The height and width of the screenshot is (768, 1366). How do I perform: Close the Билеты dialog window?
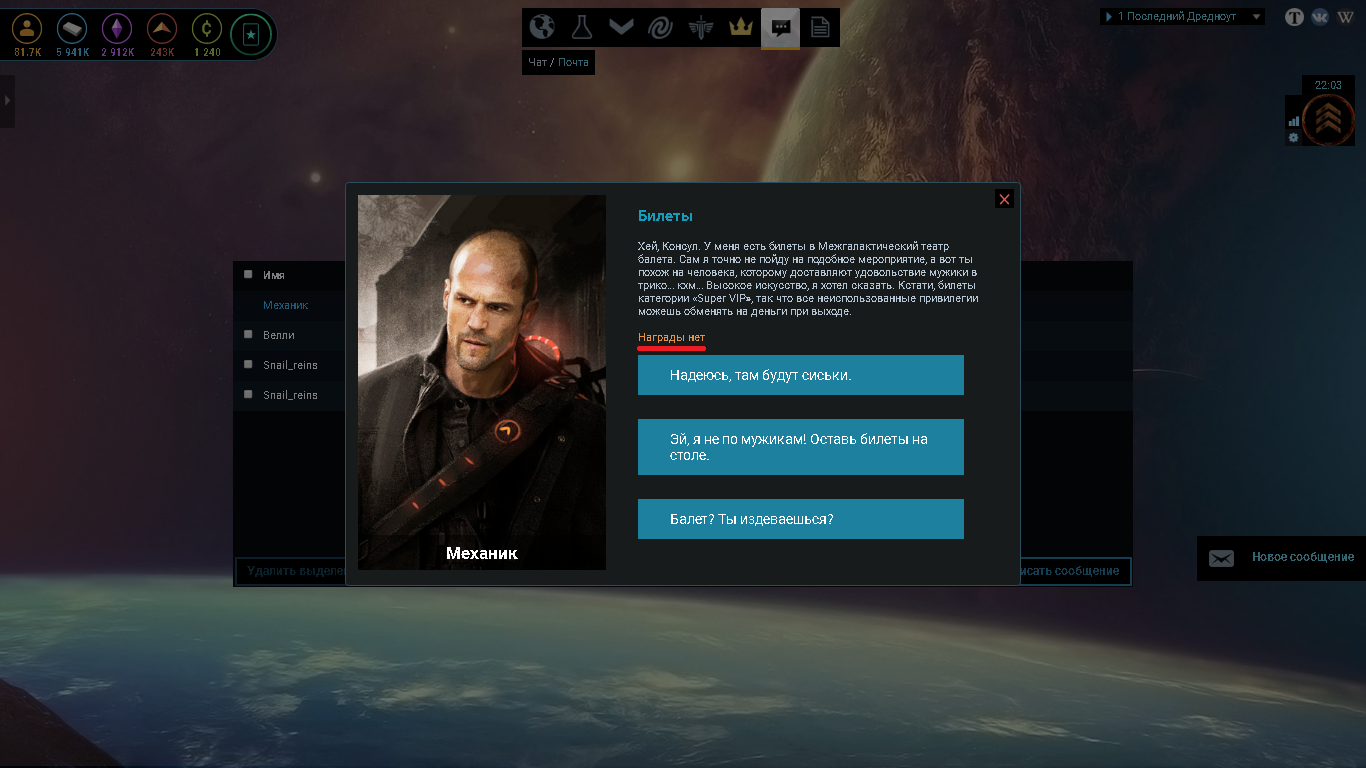tap(1004, 199)
